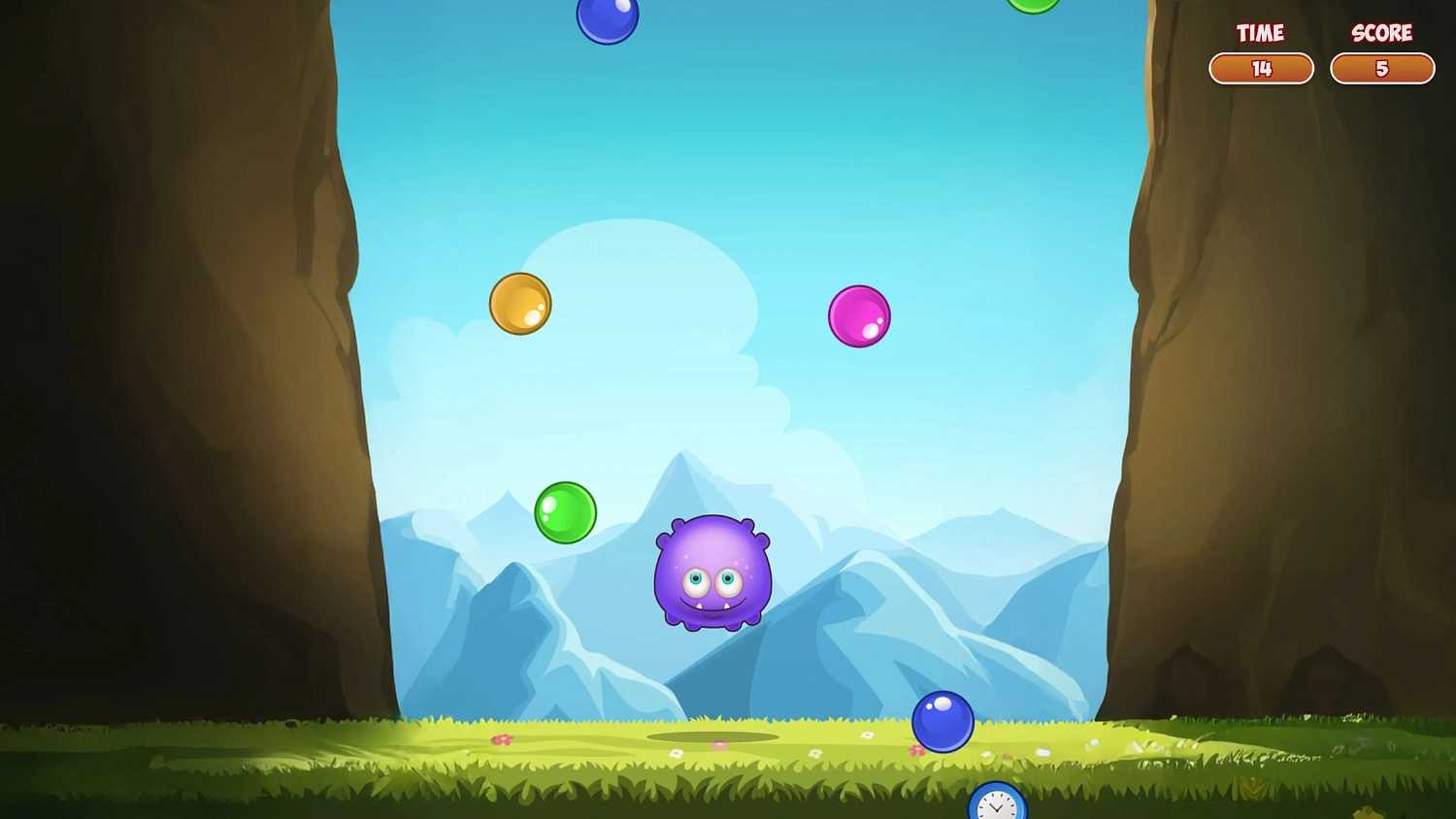The height and width of the screenshot is (819, 1456).
Task: Pop the pink bubble on the right
Action: 860,314
